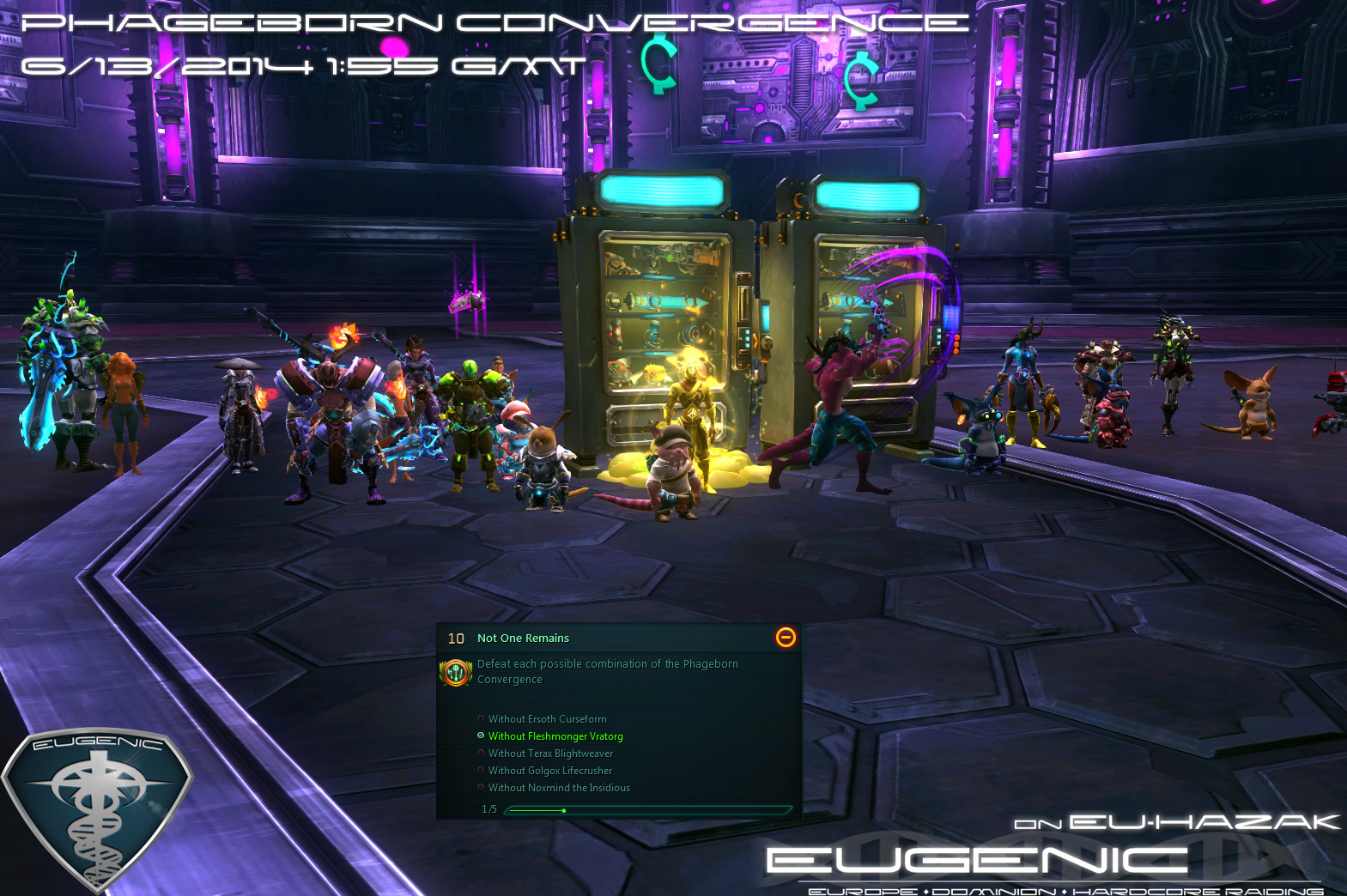Select the Without Terax Blightweaver objective
Screen dimensions: 1347x896
550,754
